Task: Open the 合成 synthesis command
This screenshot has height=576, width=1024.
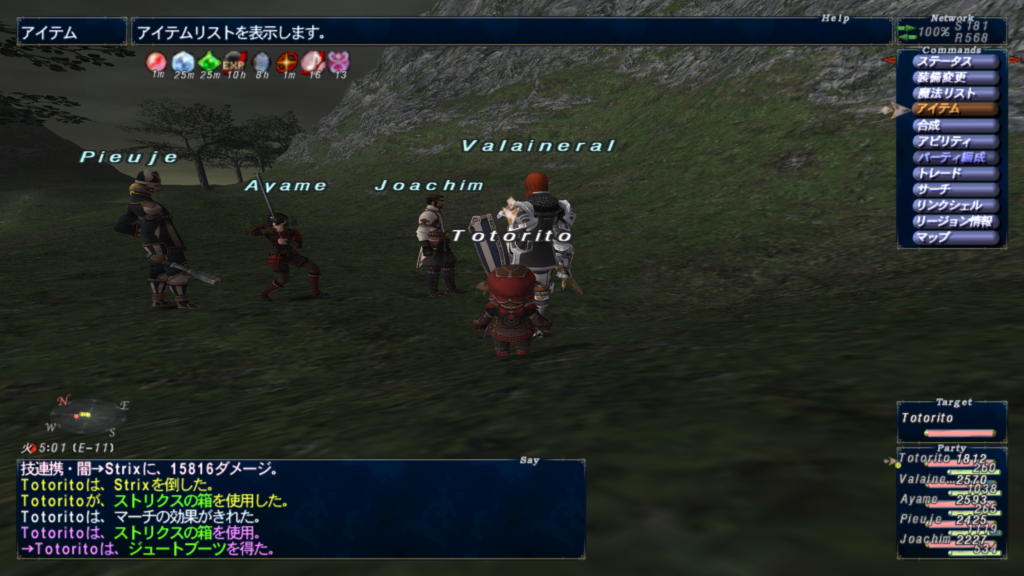Action: tap(954, 125)
